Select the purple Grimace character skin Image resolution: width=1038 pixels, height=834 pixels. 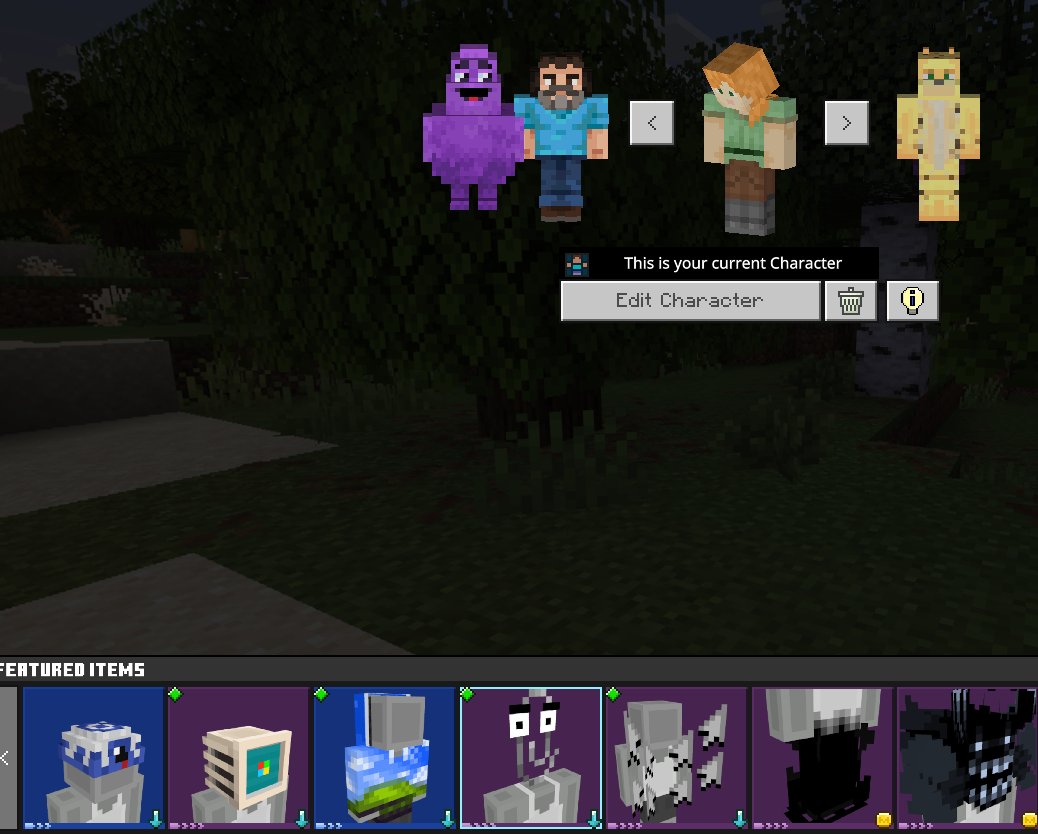(472, 130)
